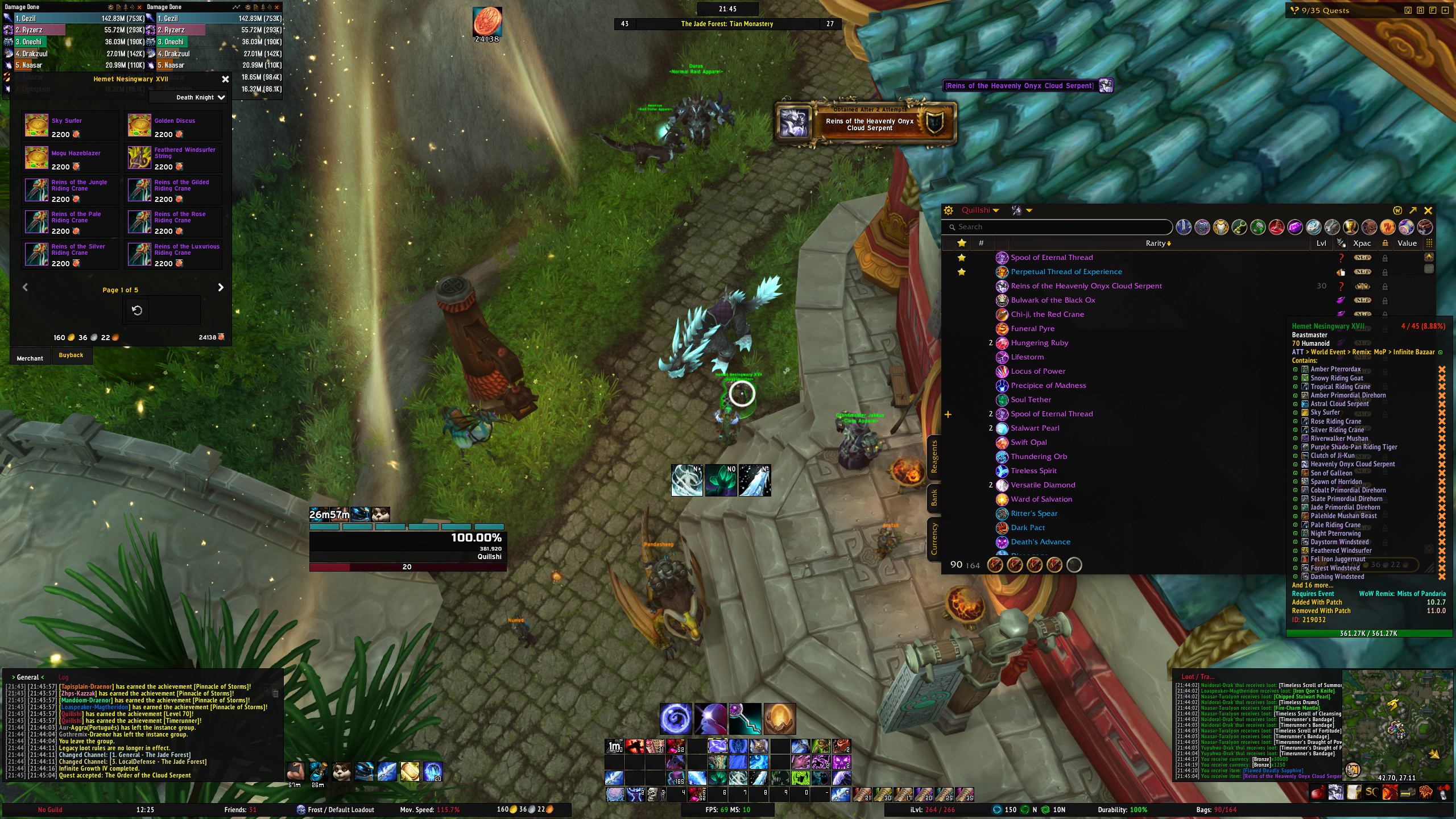
Task: Buy the Sky Surfer mount
Action: 36,126
